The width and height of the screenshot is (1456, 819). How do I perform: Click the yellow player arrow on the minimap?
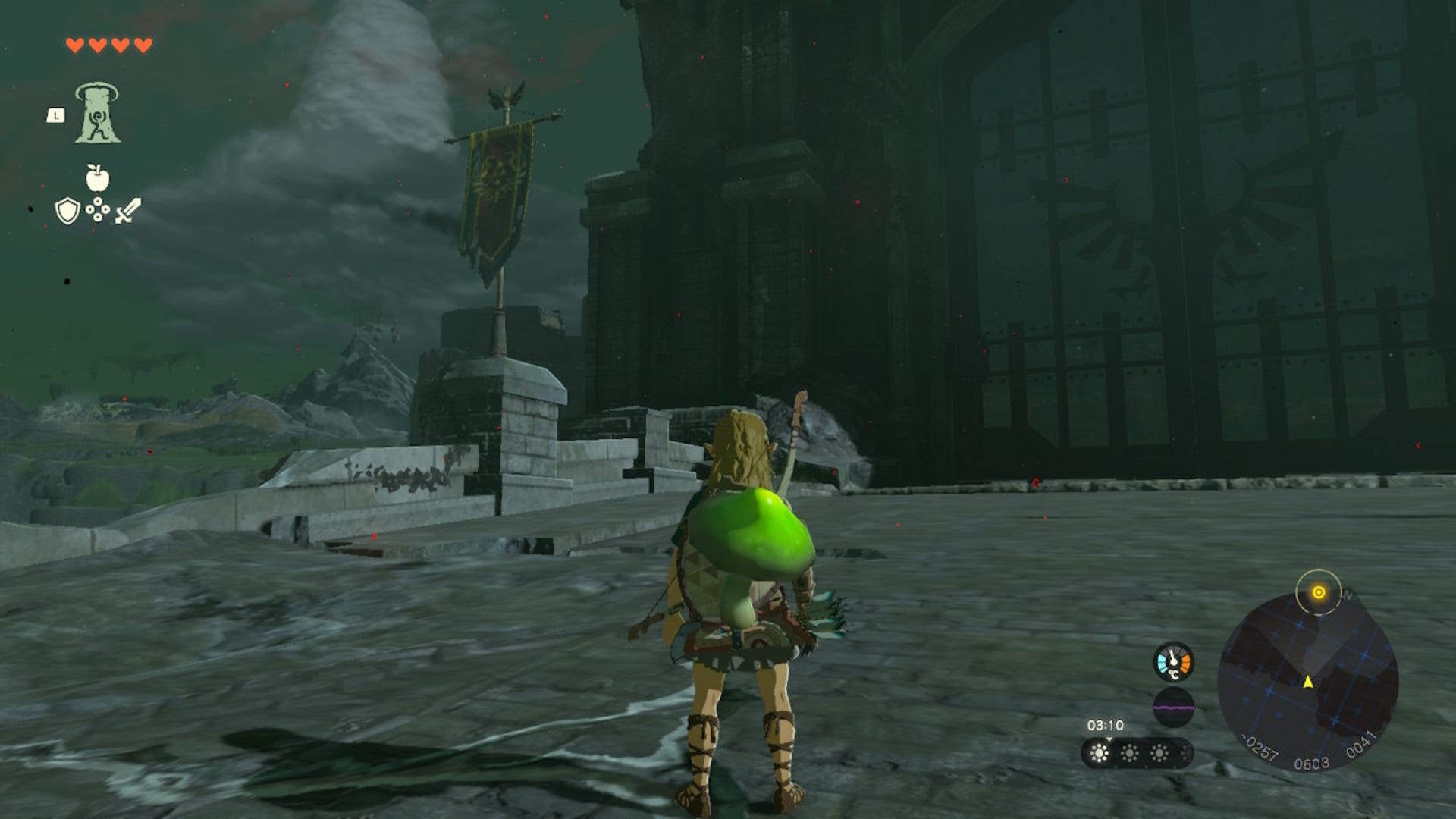click(1308, 682)
